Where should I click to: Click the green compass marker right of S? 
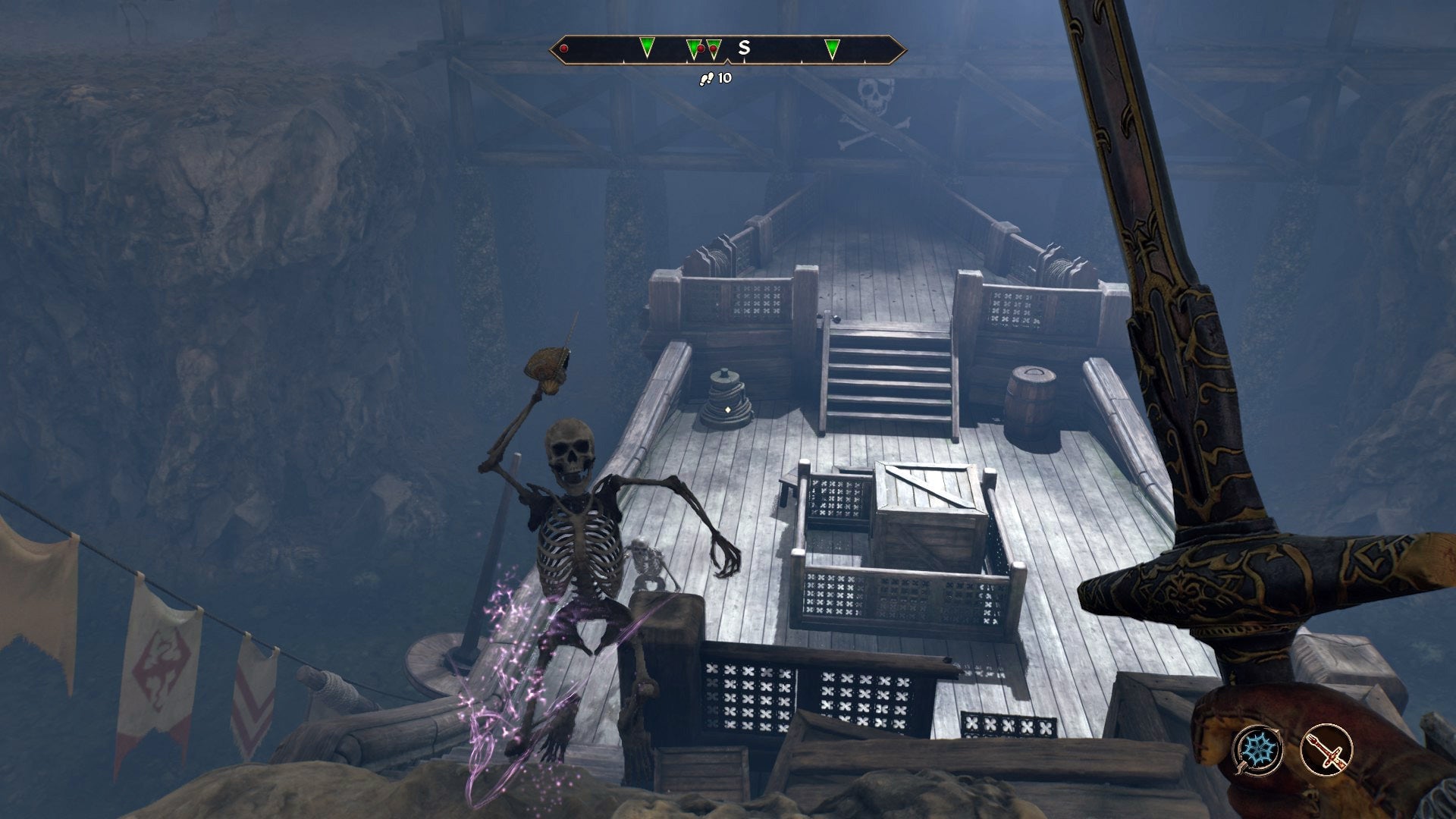(x=832, y=48)
